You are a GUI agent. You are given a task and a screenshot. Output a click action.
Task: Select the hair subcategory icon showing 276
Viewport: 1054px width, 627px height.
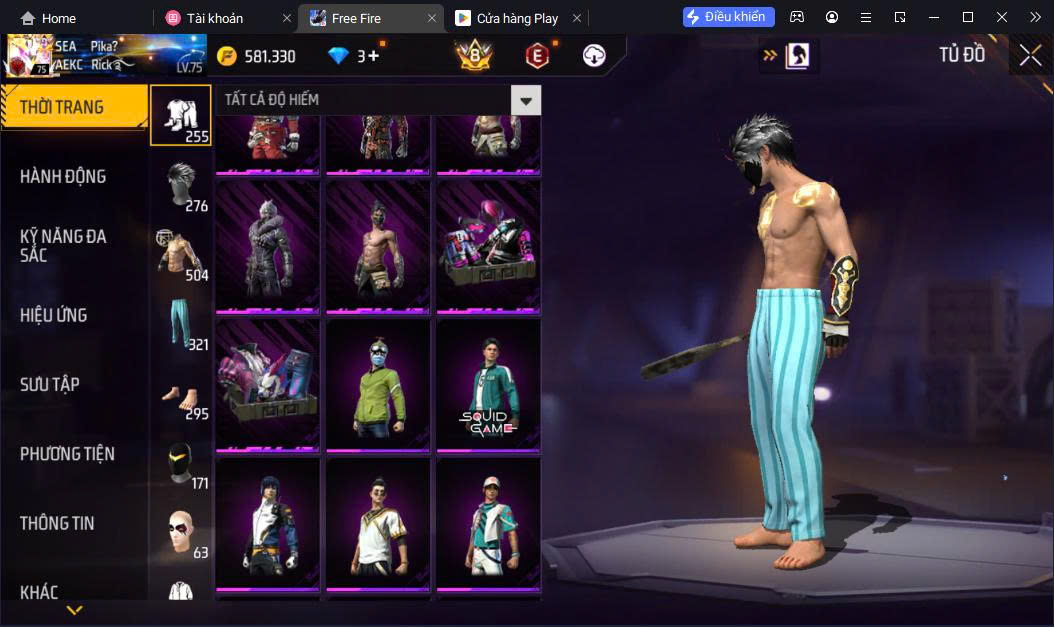tap(181, 185)
